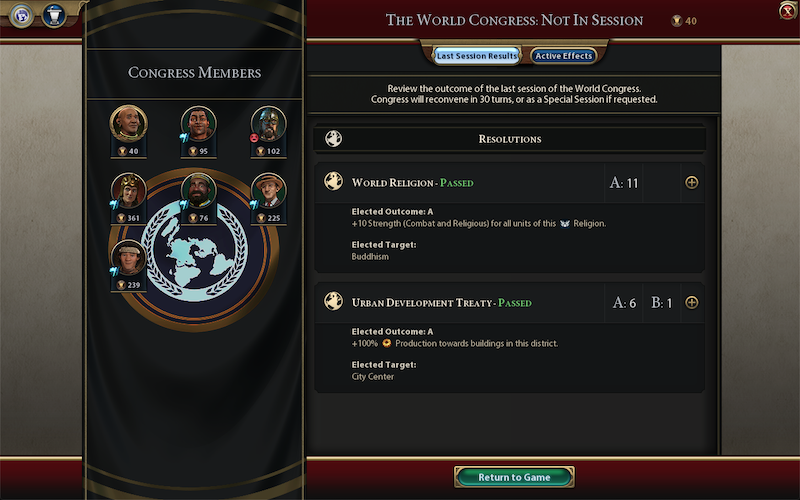The image size is (800, 500).
Task: Pick the hat-wearing leader with 225 favor
Action: coord(268,190)
